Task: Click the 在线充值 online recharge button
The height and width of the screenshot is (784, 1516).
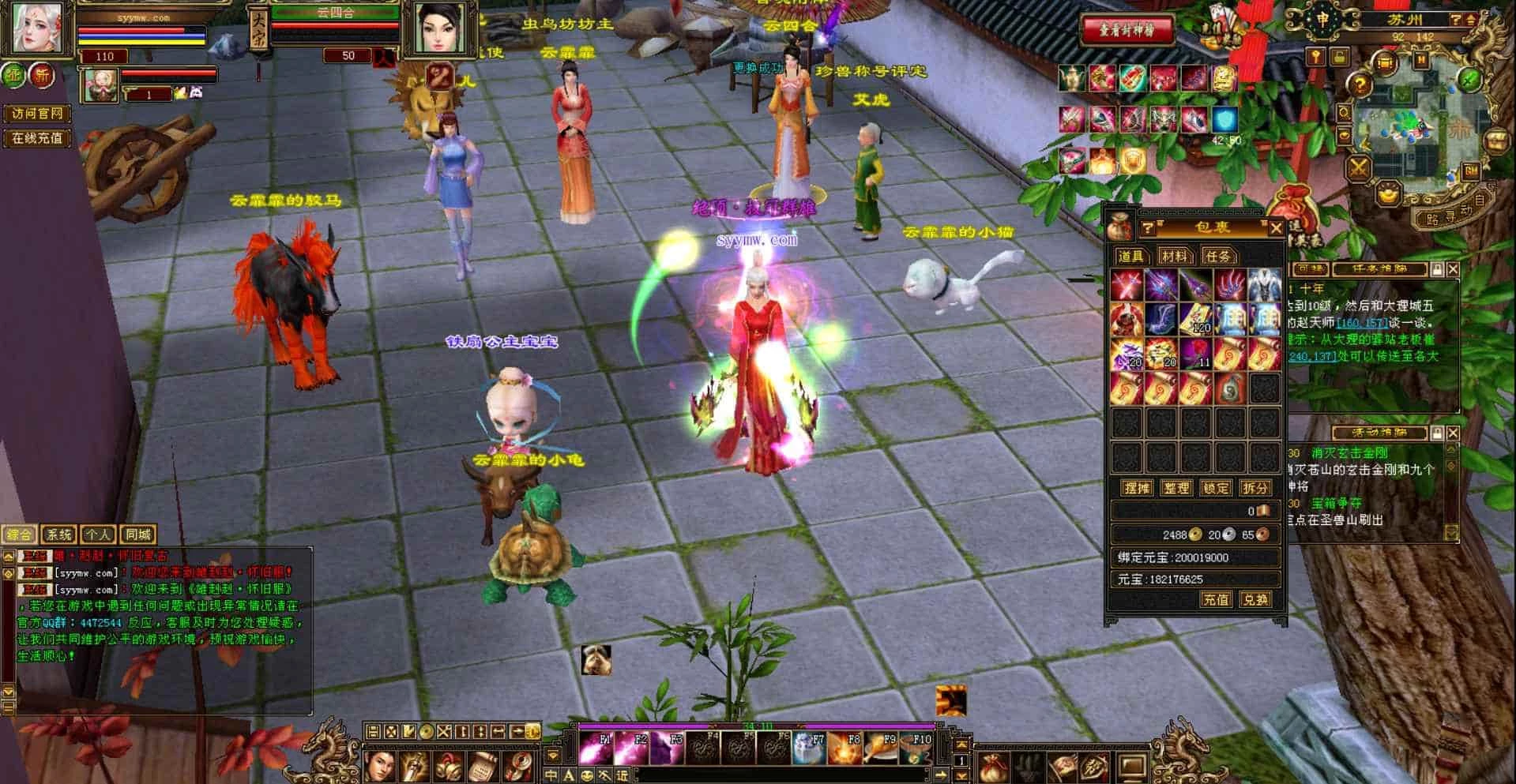Action: 37,138
